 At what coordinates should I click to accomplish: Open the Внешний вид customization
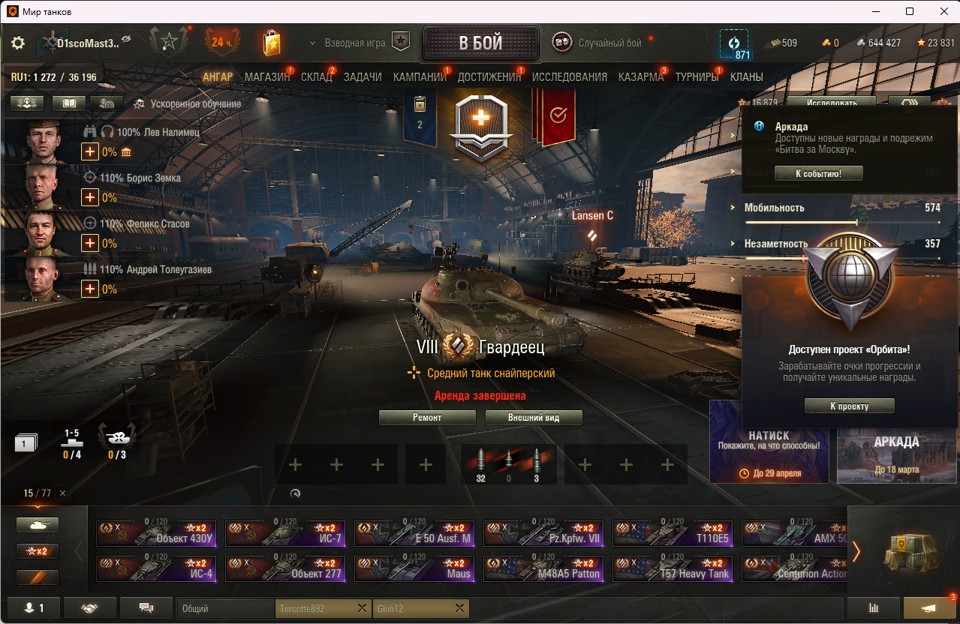click(x=533, y=418)
